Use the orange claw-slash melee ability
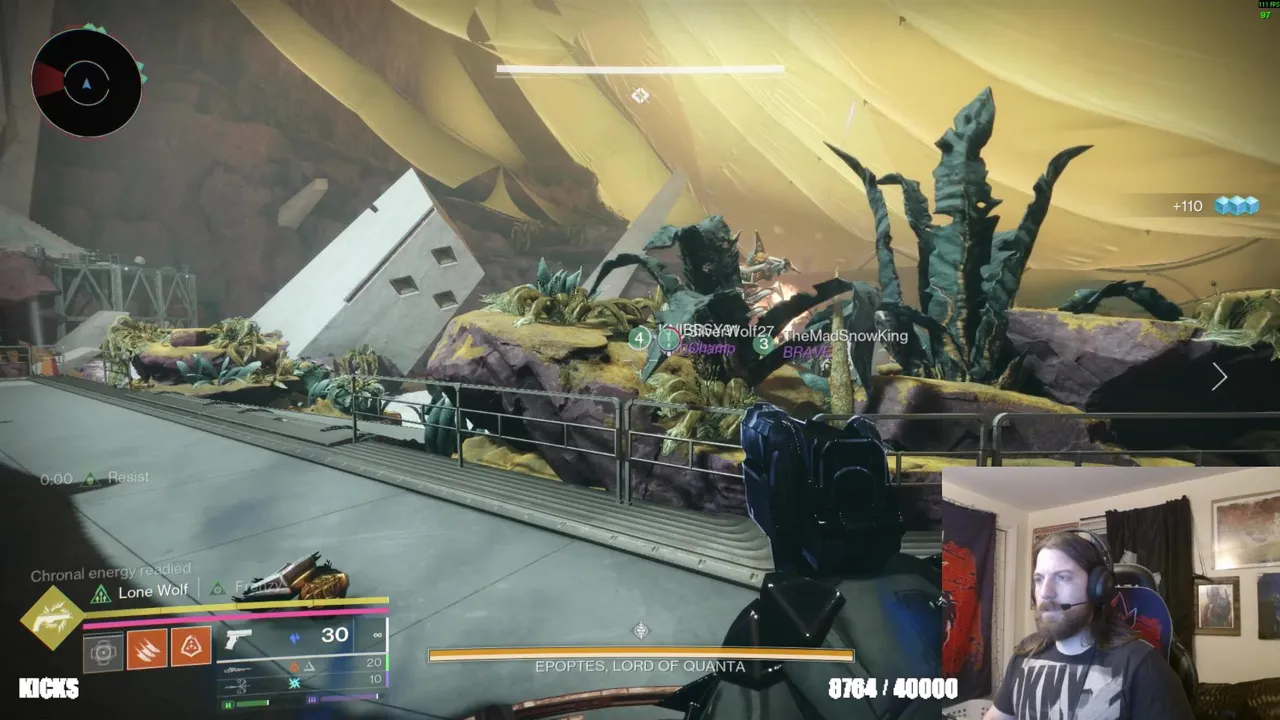1280x720 pixels. 147,648
